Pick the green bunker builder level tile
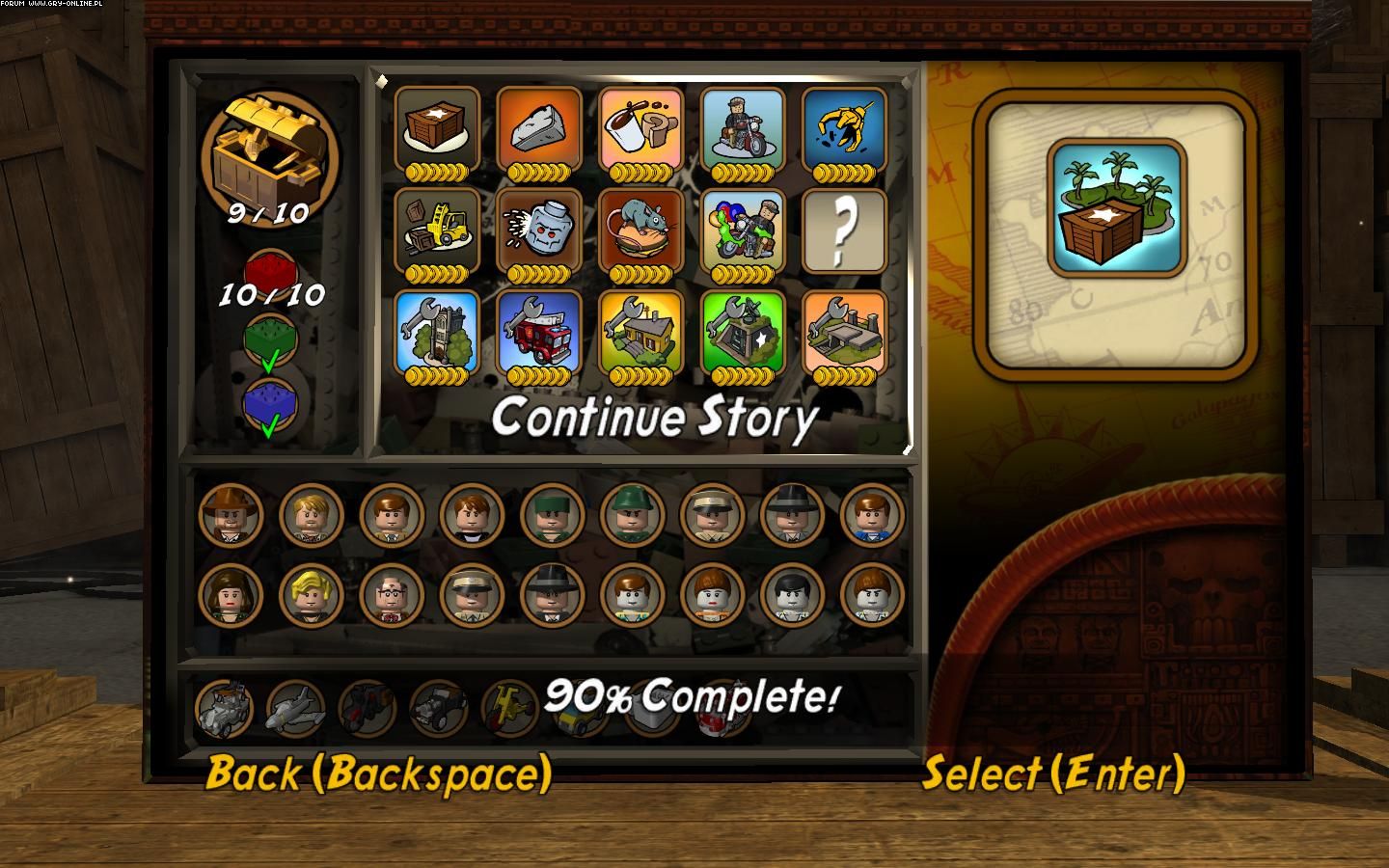Image resolution: width=1389 pixels, height=868 pixels. (x=743, y=331)
